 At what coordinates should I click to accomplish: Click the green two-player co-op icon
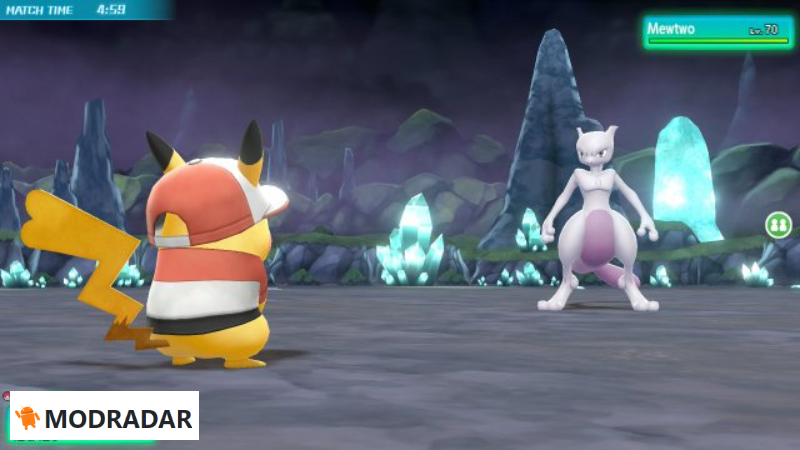pyautogui.click(x=778, y=225)
